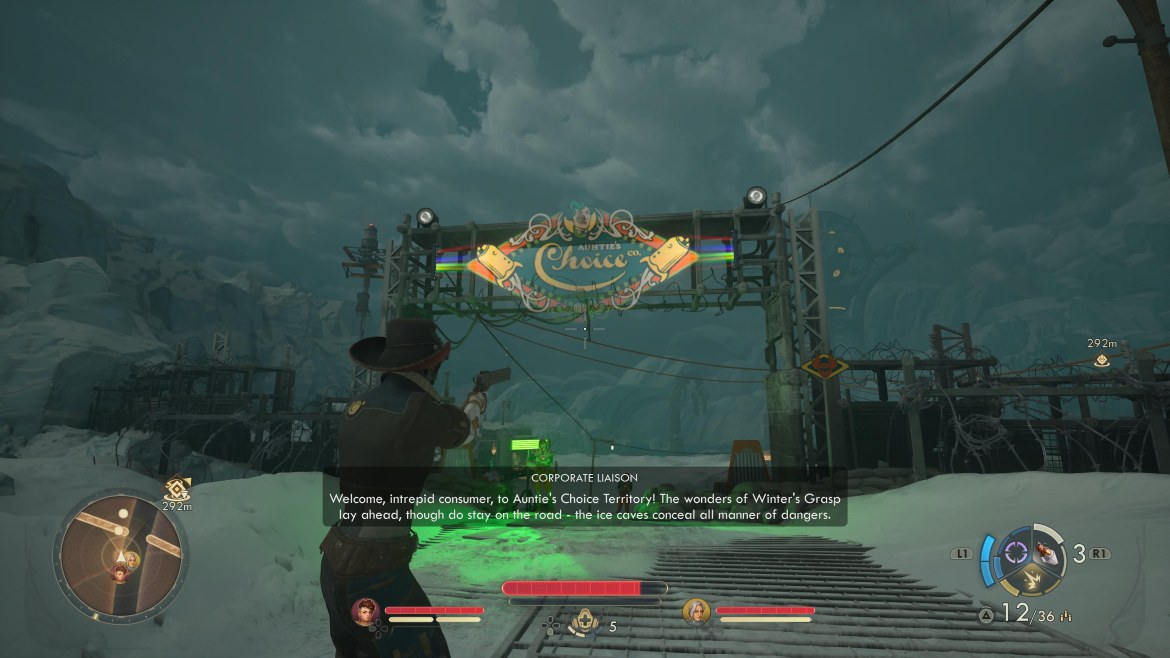Select the white-haired companion portrait
Viewport: 1170px width, 658px height.
696,610
